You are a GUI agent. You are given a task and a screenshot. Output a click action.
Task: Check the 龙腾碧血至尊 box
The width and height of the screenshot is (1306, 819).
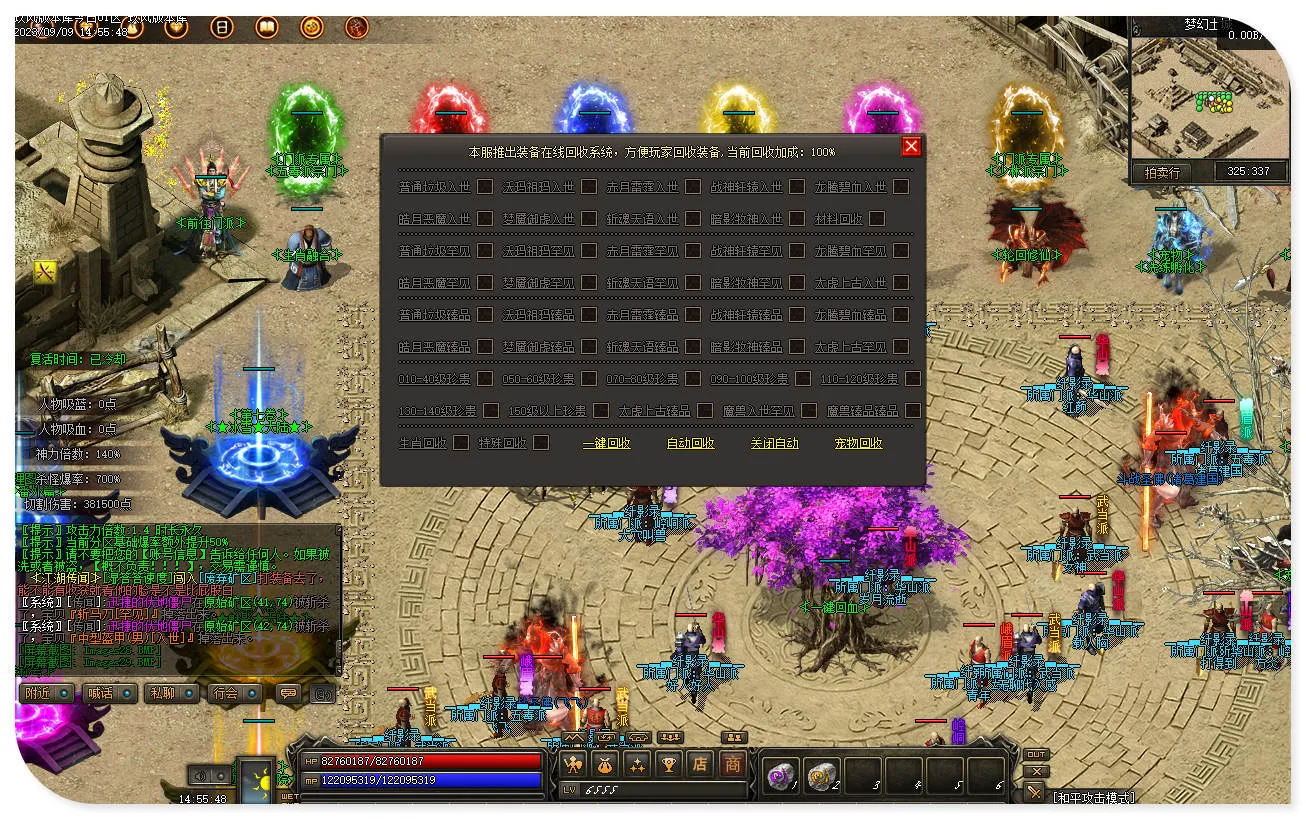[x=901, y=250]
